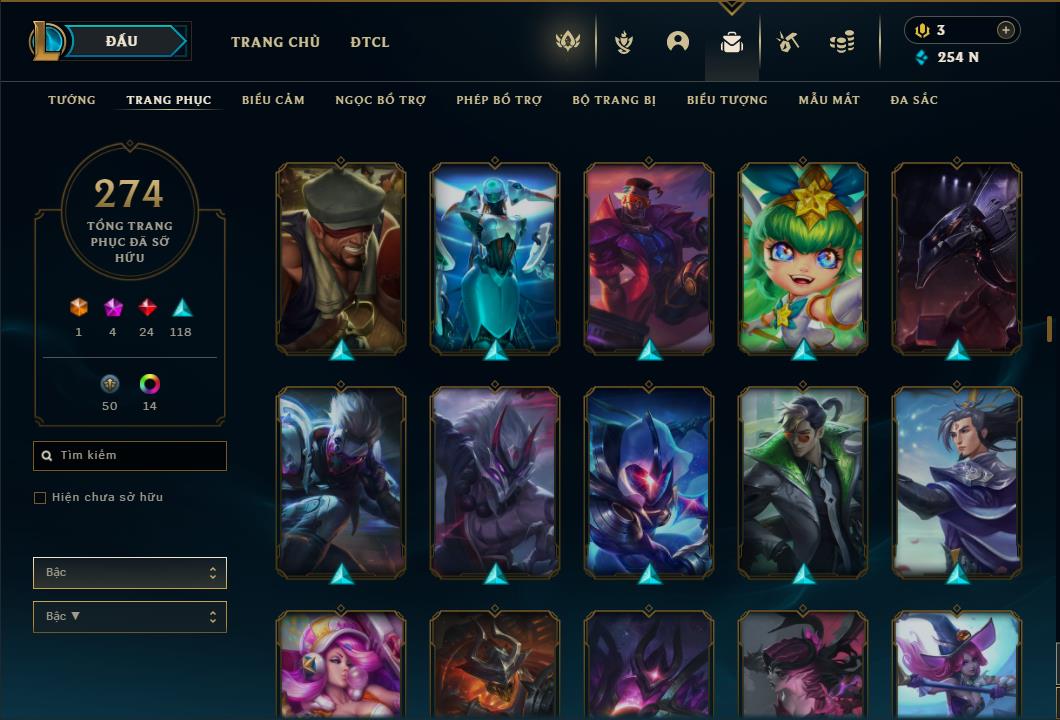1060x720 pixels.
Task: Toggle the Hiện chưa sở hữu checkbox
Action: tap(40, 498)
